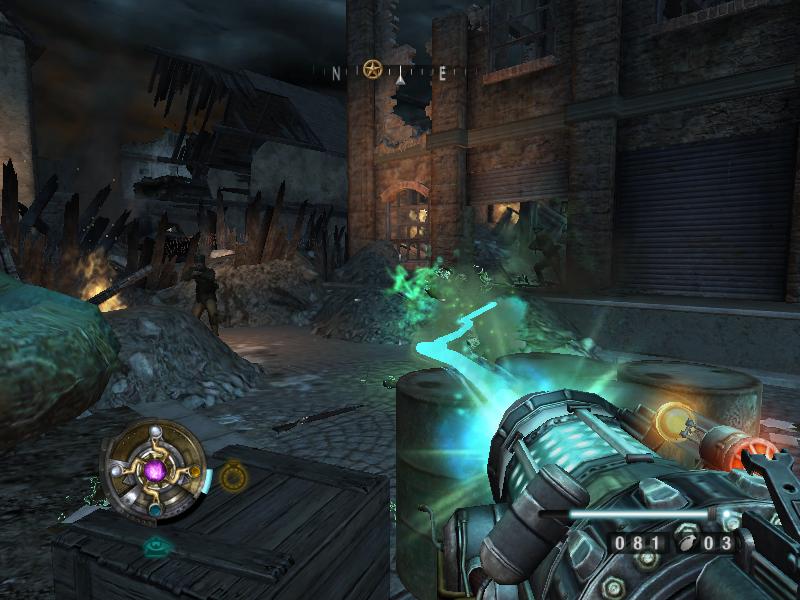The height and width of the screenshot is (600, 800).
Task: Click the compass strip showing N and E
Action: pos(397,72)
